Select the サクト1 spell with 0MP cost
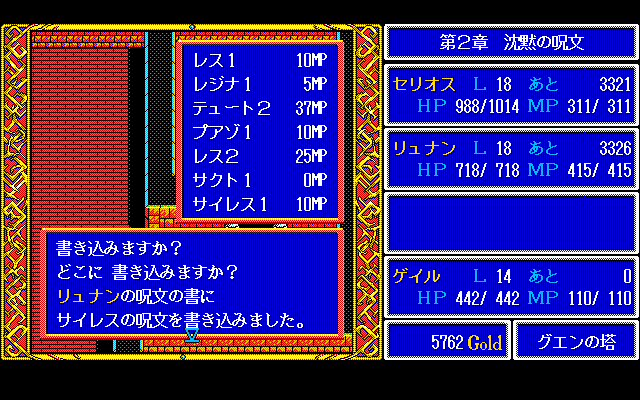 tap(258, 181)
